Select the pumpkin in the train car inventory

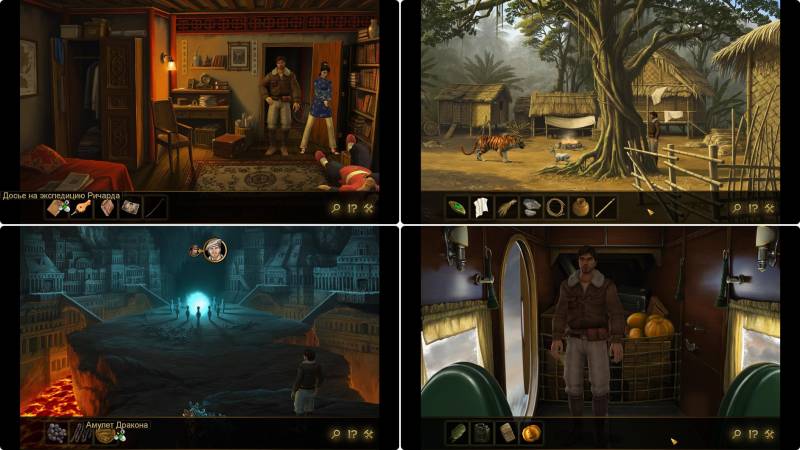coord(531,433)
